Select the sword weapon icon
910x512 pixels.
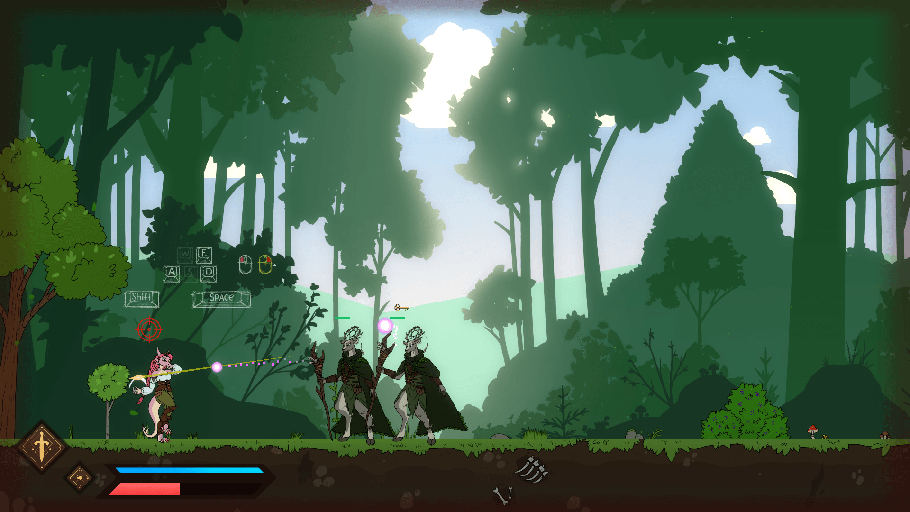click(x=42, y=444)
